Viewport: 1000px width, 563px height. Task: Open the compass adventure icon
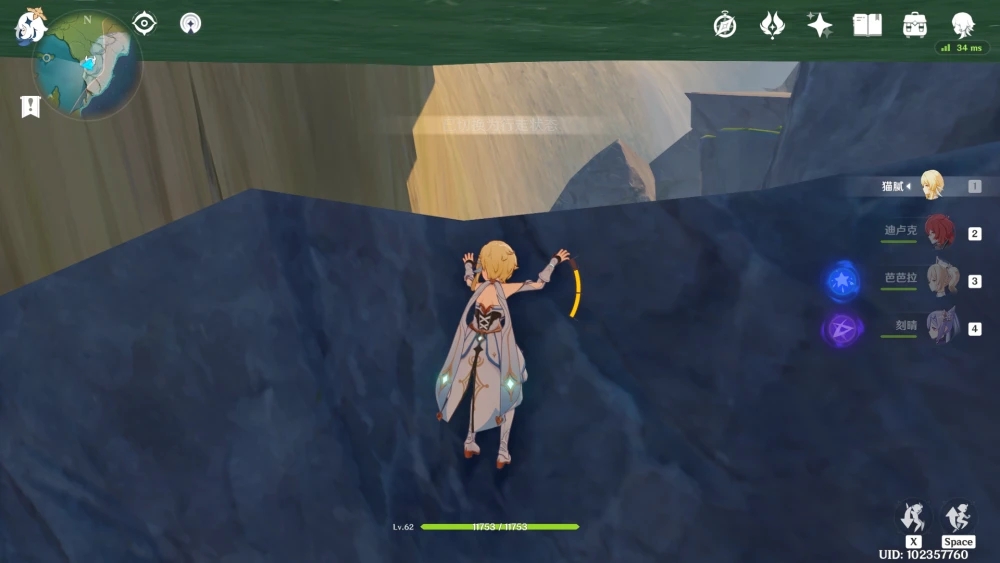pyautogui.click(x=725, y=25)
